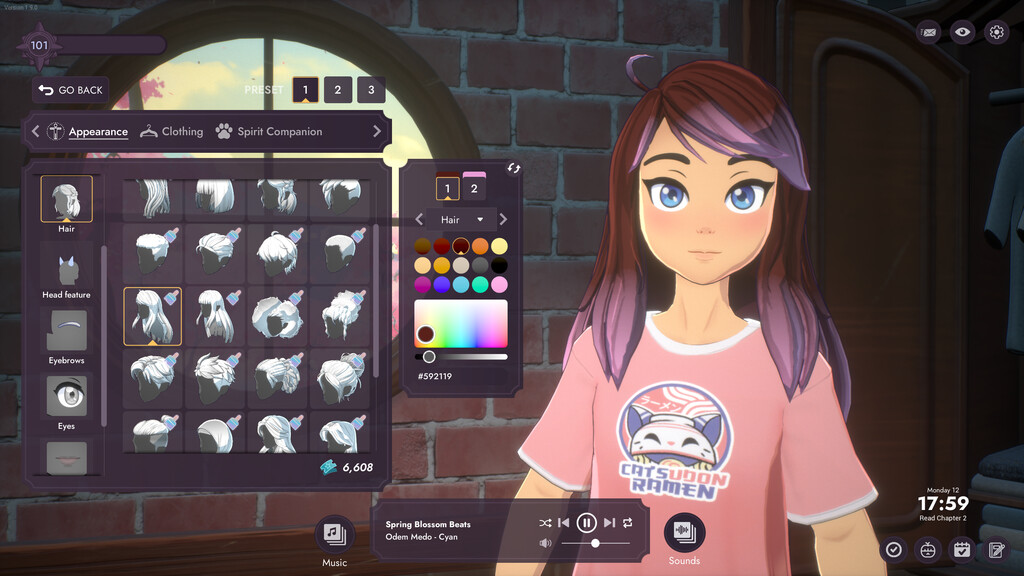Open the Eyebrows category
The image size is (1024, 576).
(x=66, y=336)
